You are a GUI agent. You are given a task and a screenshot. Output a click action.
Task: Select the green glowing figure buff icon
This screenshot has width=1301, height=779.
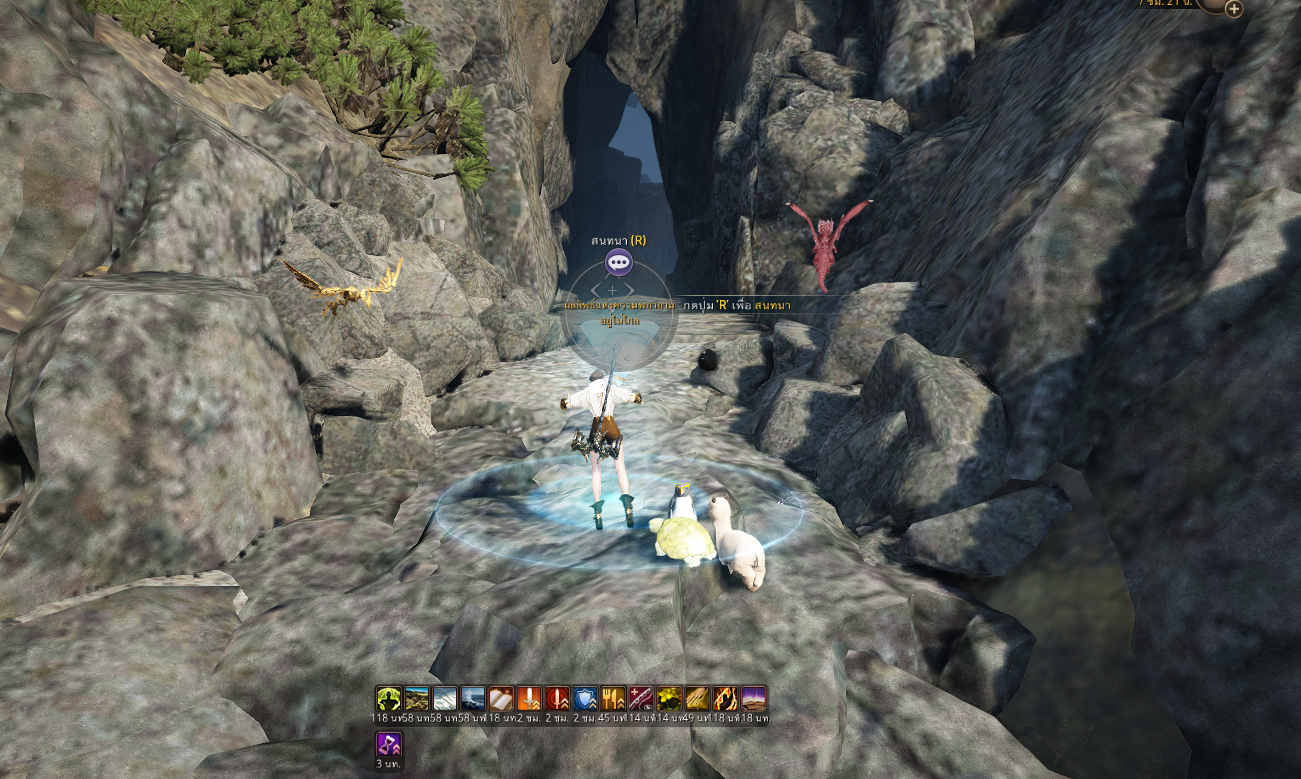pos(388,698)
